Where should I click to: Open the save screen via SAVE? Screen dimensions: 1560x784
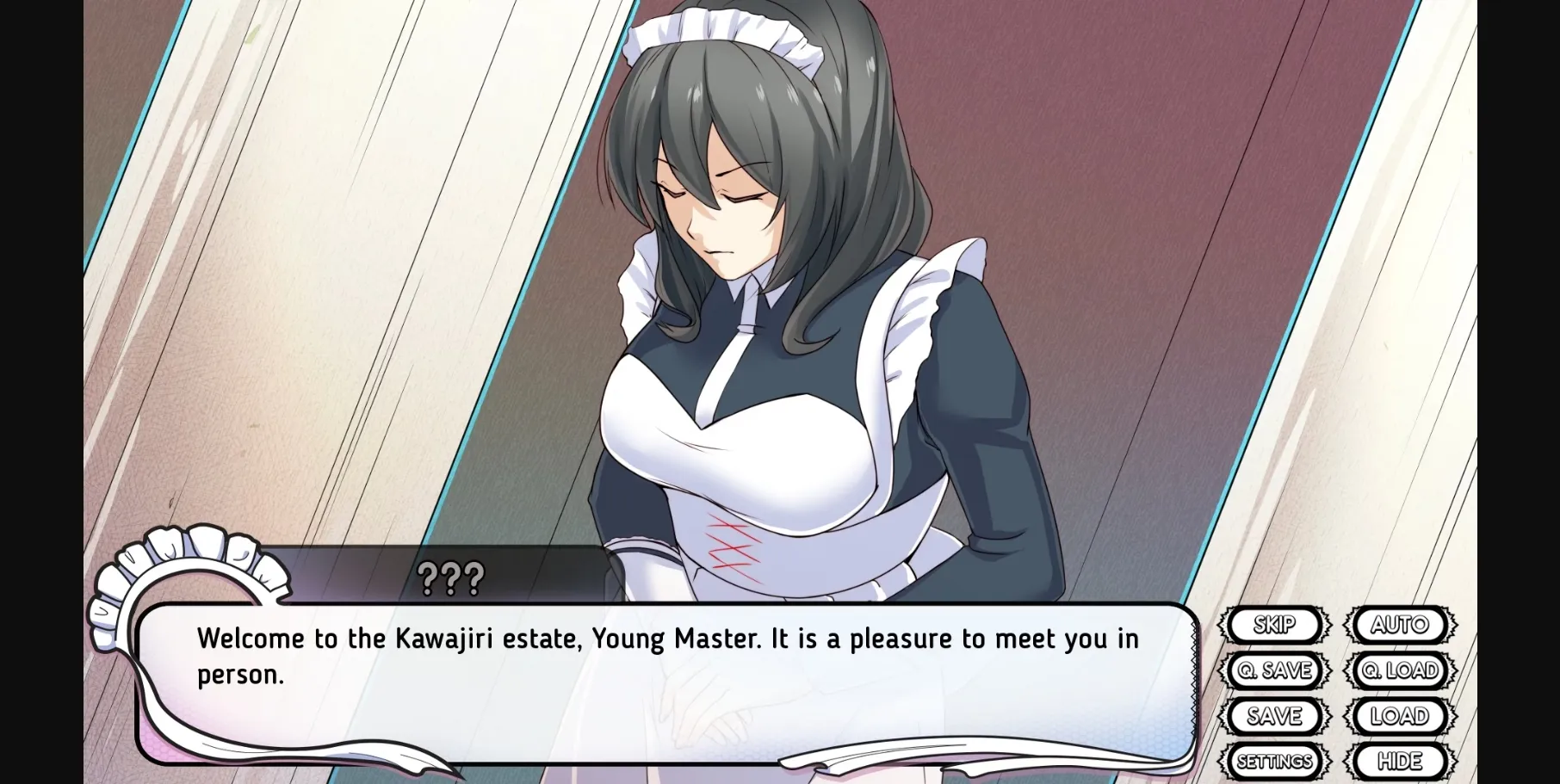tap(1275, 716)
